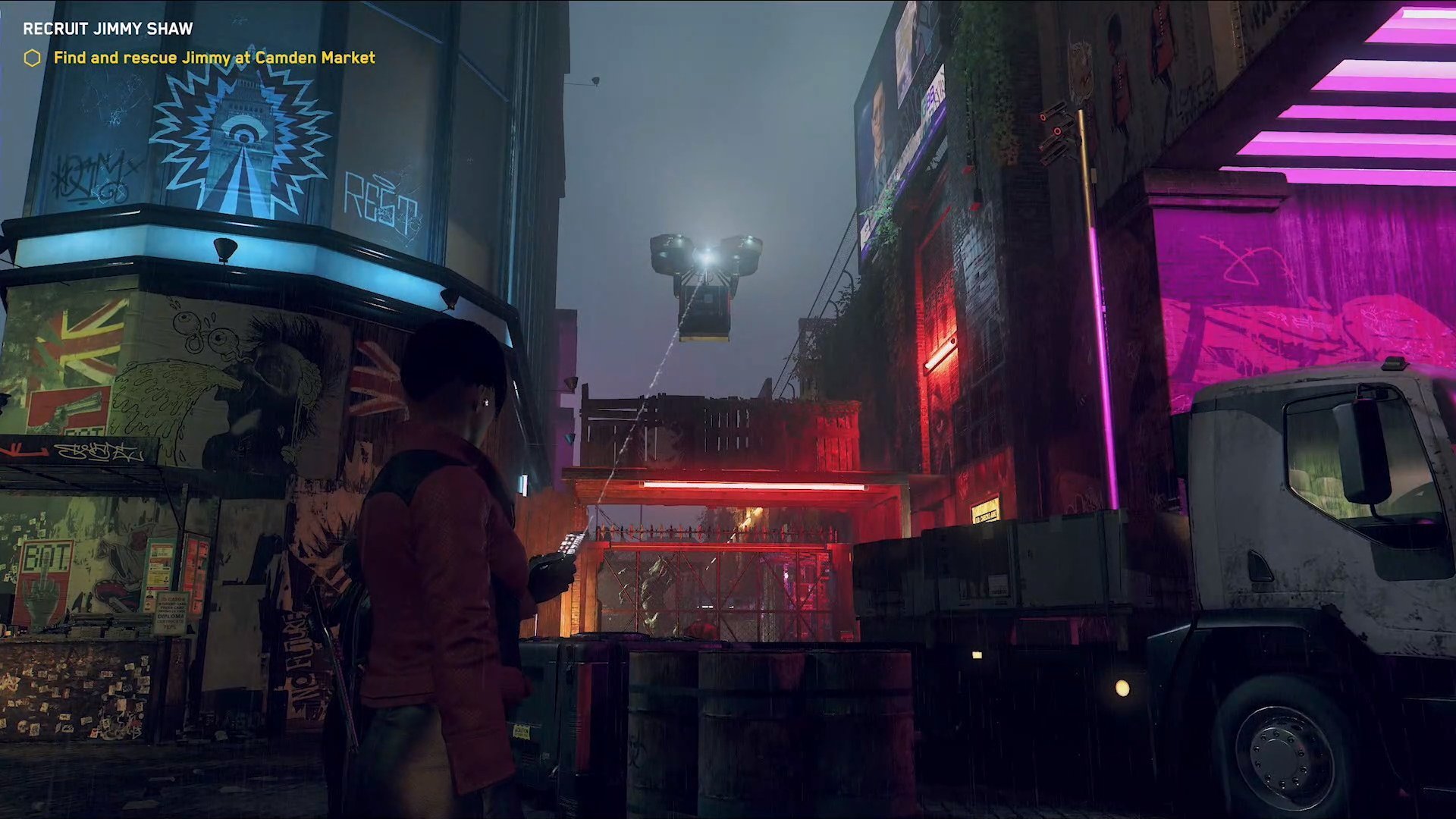Toggle the hexagon objective marker
Image resolution: width=1456 pixels, height=819 pixels.
coord(32,58)
